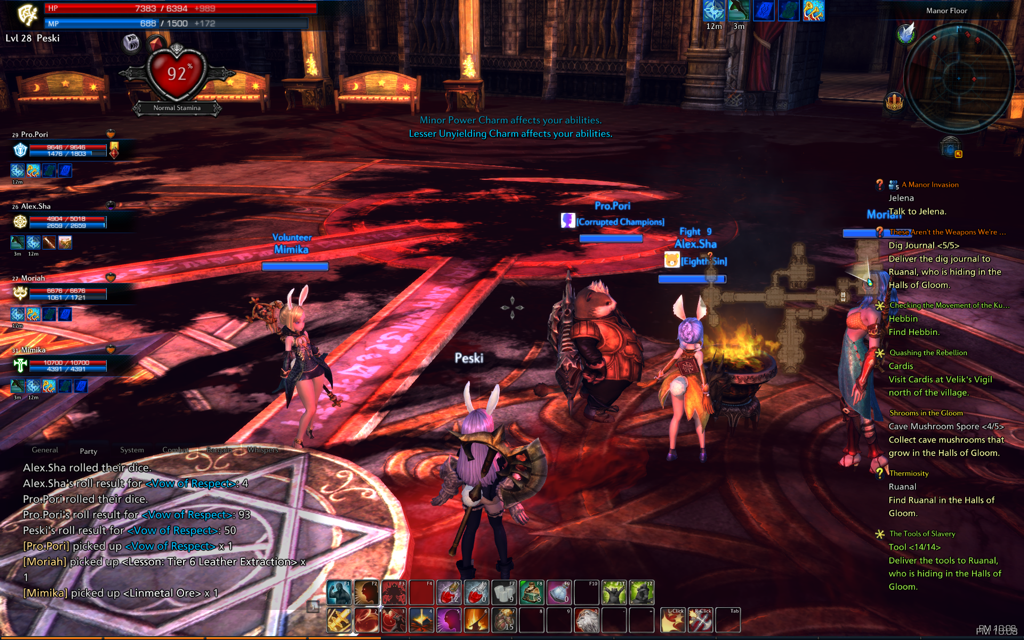This screenshot has width=1024, height=640.
Task: Click the winged laurel icon near minimap
Action: (907, 35)
